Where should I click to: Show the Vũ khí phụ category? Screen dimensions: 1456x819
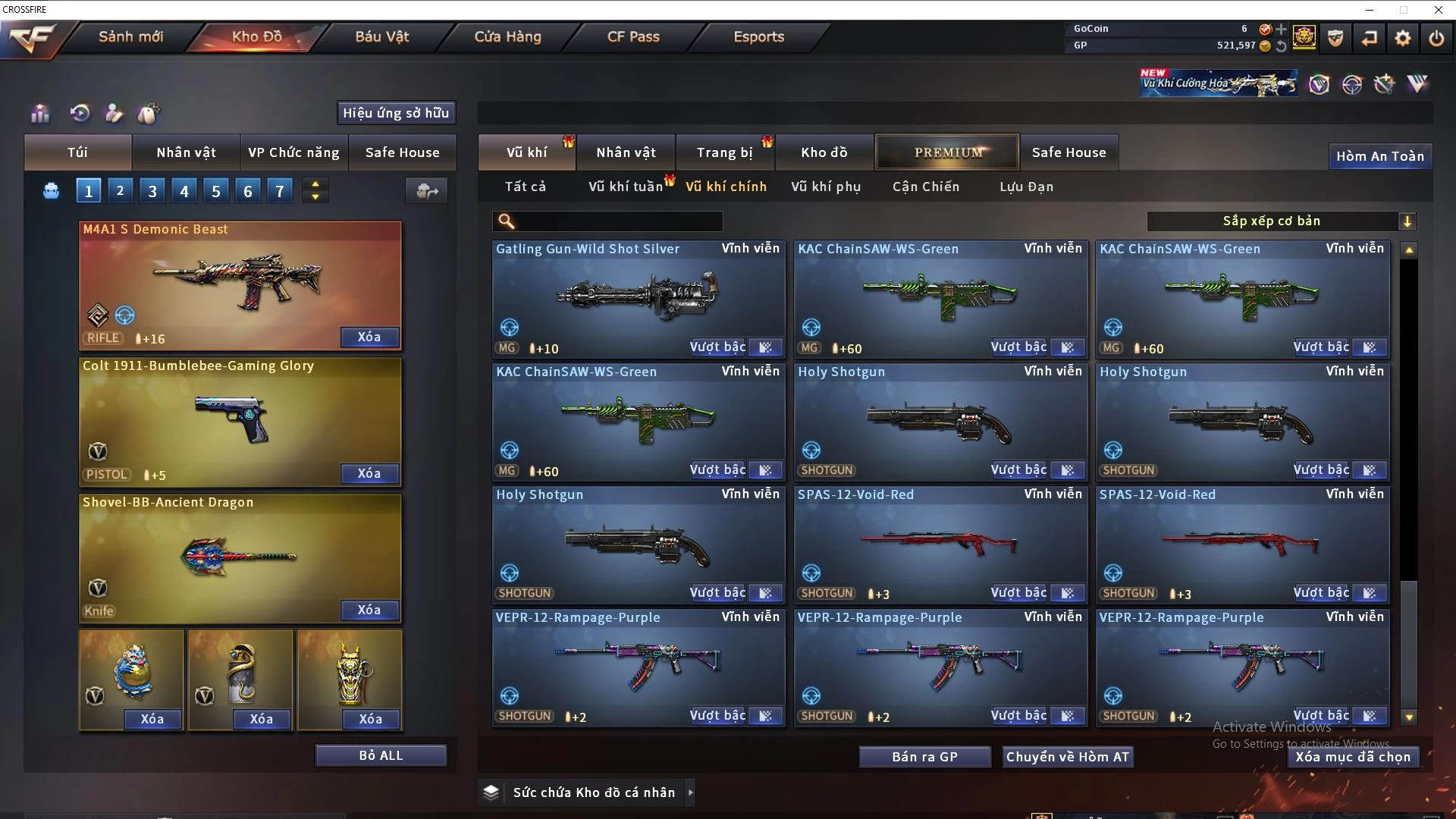coord(826,187)
